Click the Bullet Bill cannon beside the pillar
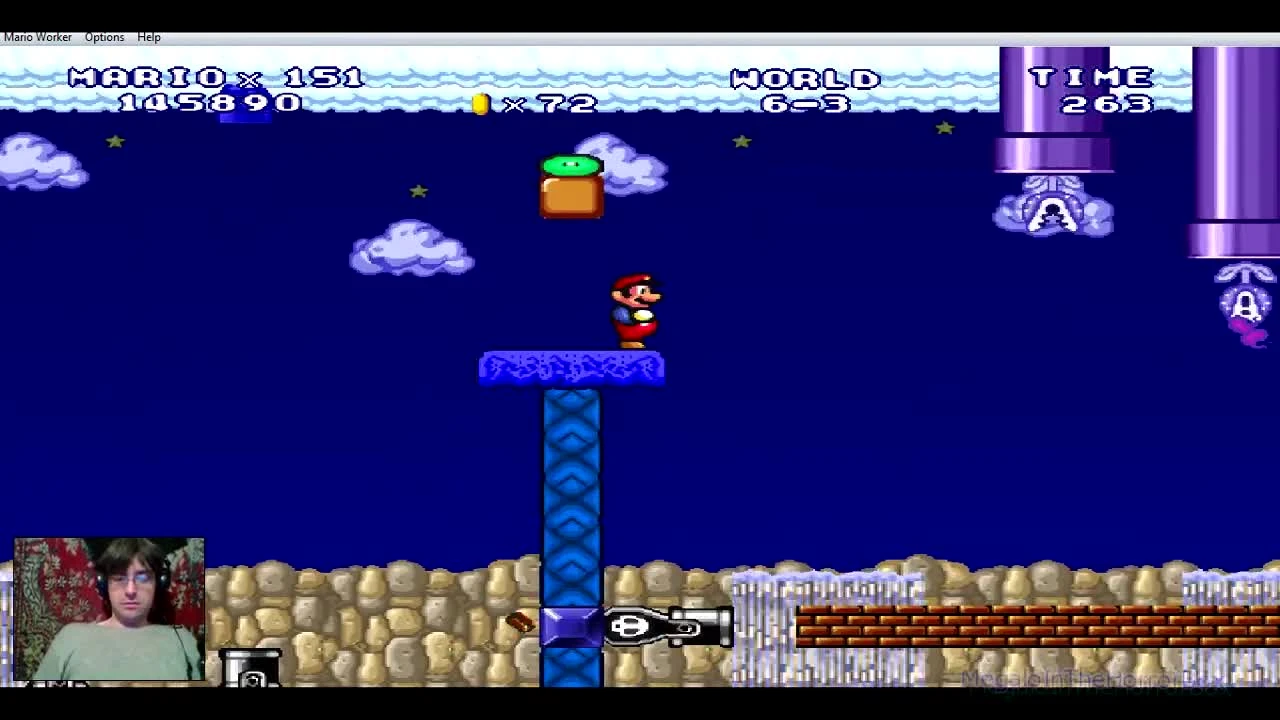Viewport: 1280px width, 720px height. click(665, 627)
